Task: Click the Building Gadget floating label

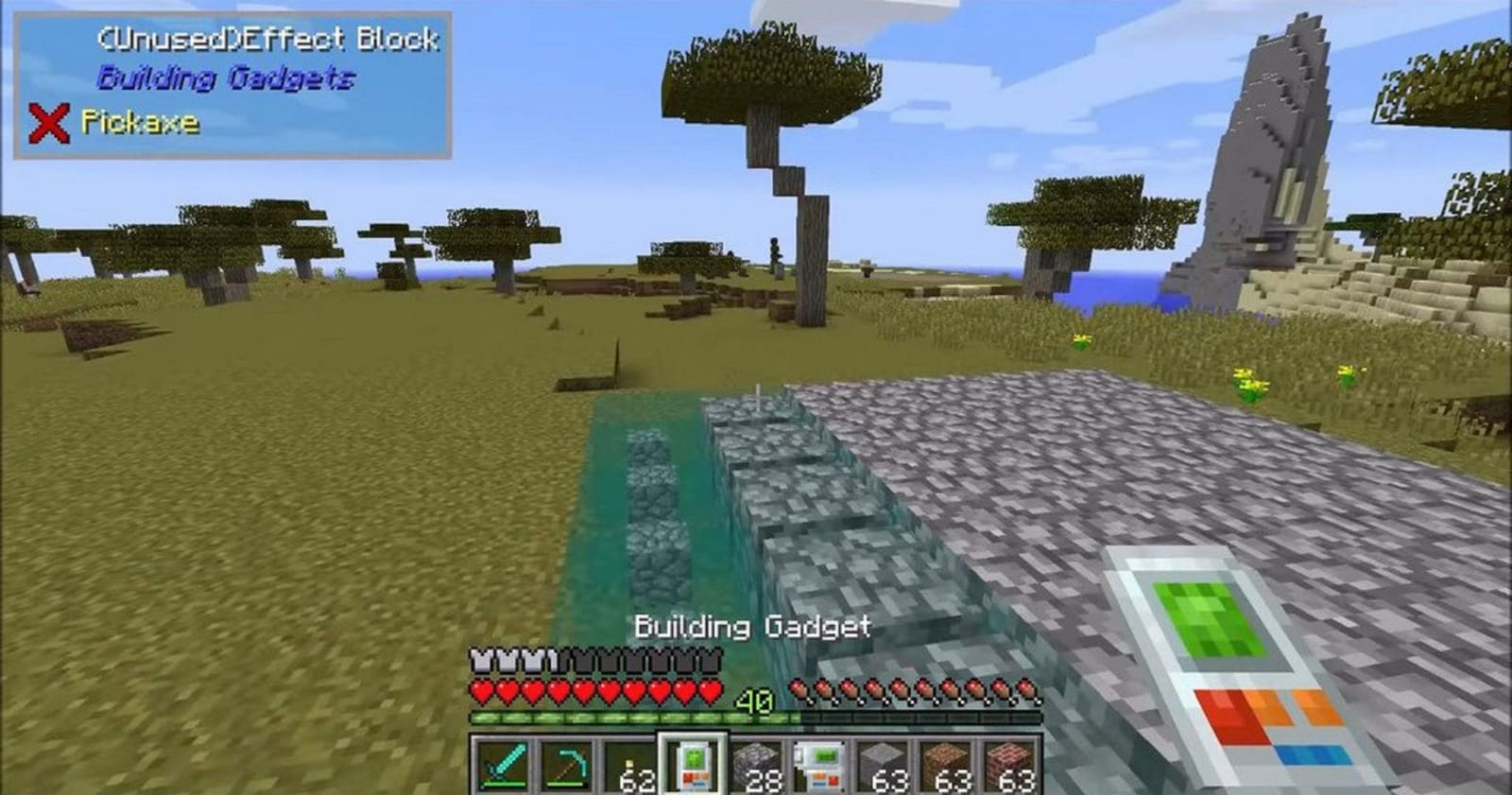Action: point(752,625)
